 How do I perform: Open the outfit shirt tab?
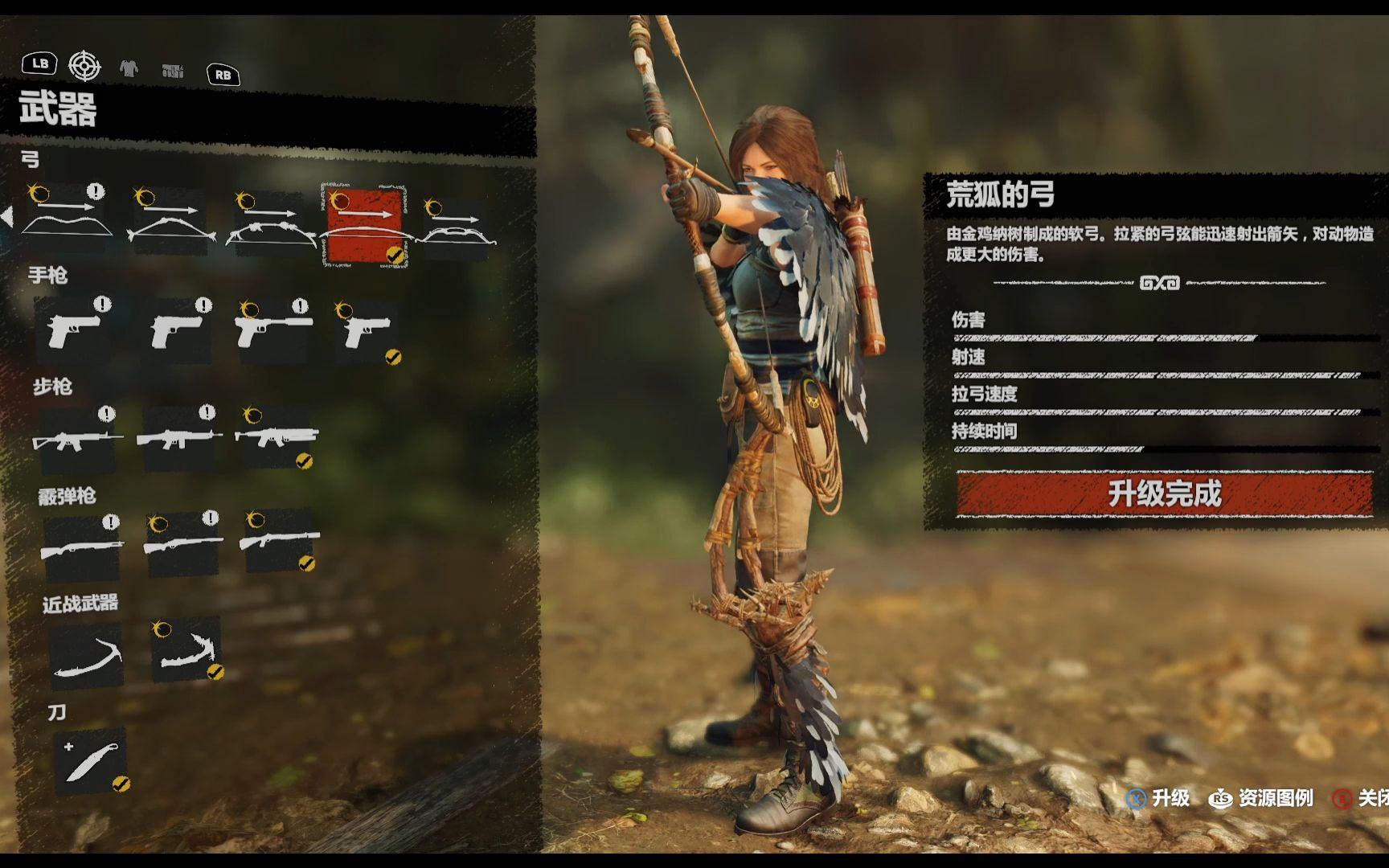(x=129, y=69)
